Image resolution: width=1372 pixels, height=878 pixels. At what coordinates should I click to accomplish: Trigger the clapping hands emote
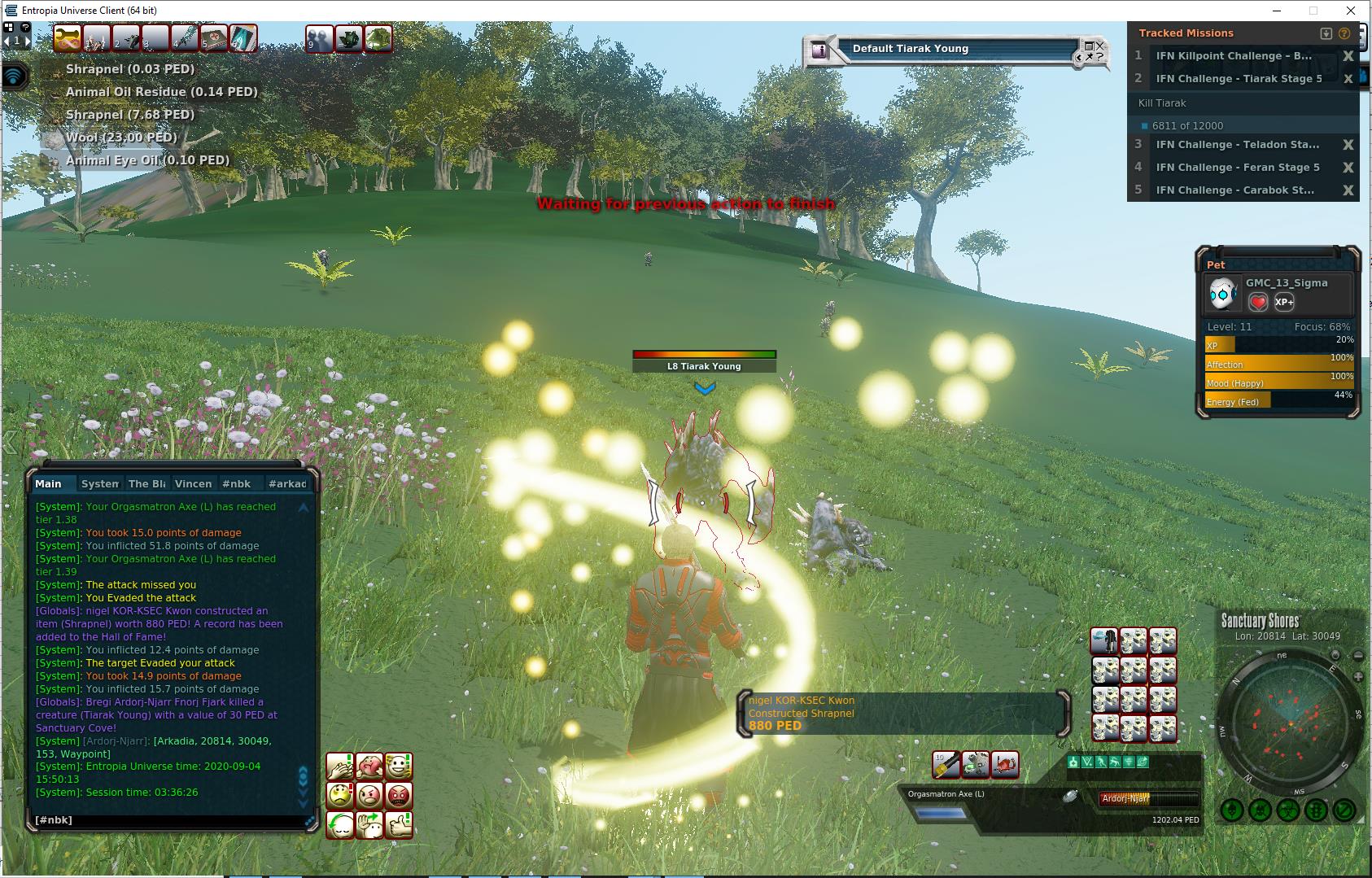[x=340, y=767]
